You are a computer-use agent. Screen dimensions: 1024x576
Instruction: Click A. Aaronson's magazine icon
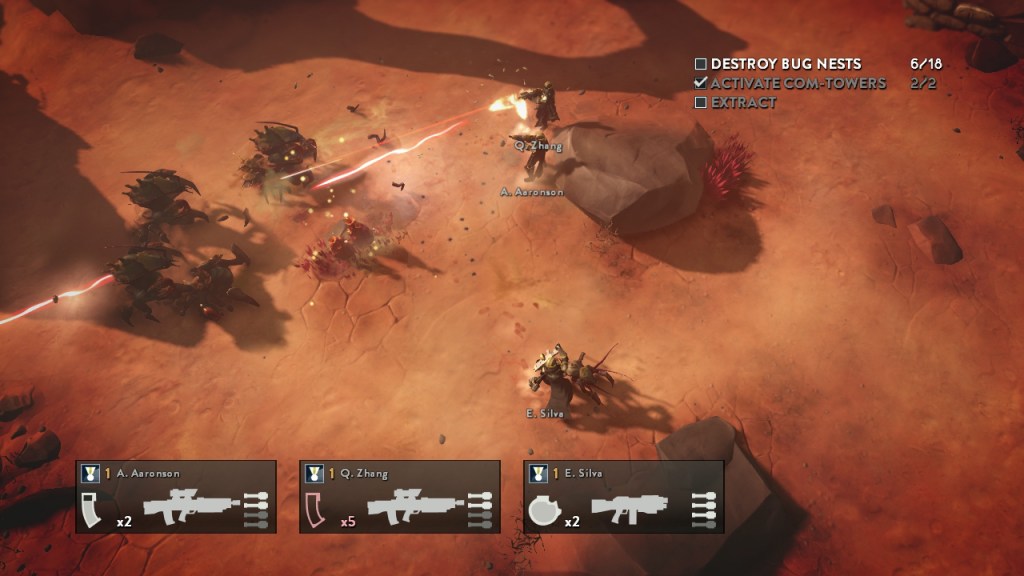95,508
